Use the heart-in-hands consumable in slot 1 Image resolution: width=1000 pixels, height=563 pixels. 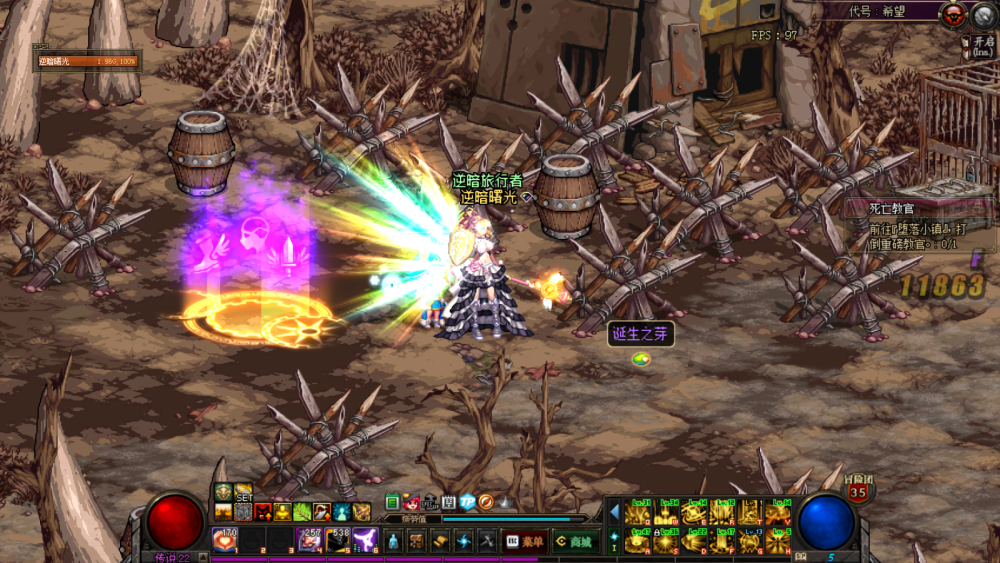[224, 540]
